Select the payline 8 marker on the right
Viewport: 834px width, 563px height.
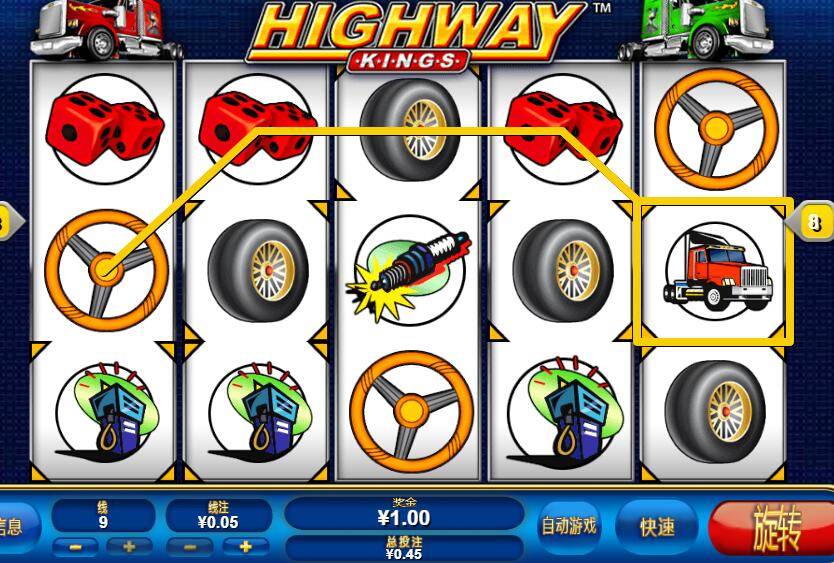pos(815,221)
